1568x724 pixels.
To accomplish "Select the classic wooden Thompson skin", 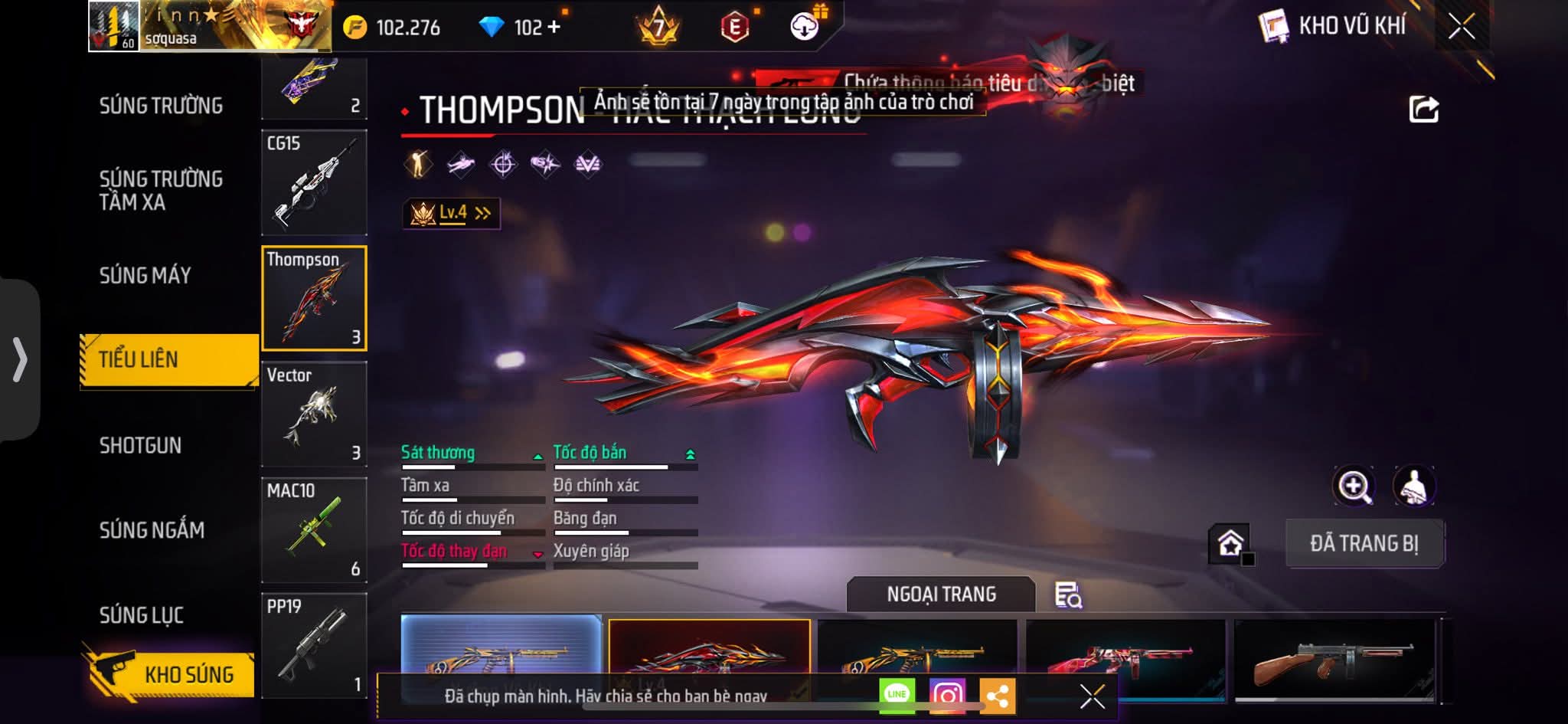I will click(x=1334, y=660).
